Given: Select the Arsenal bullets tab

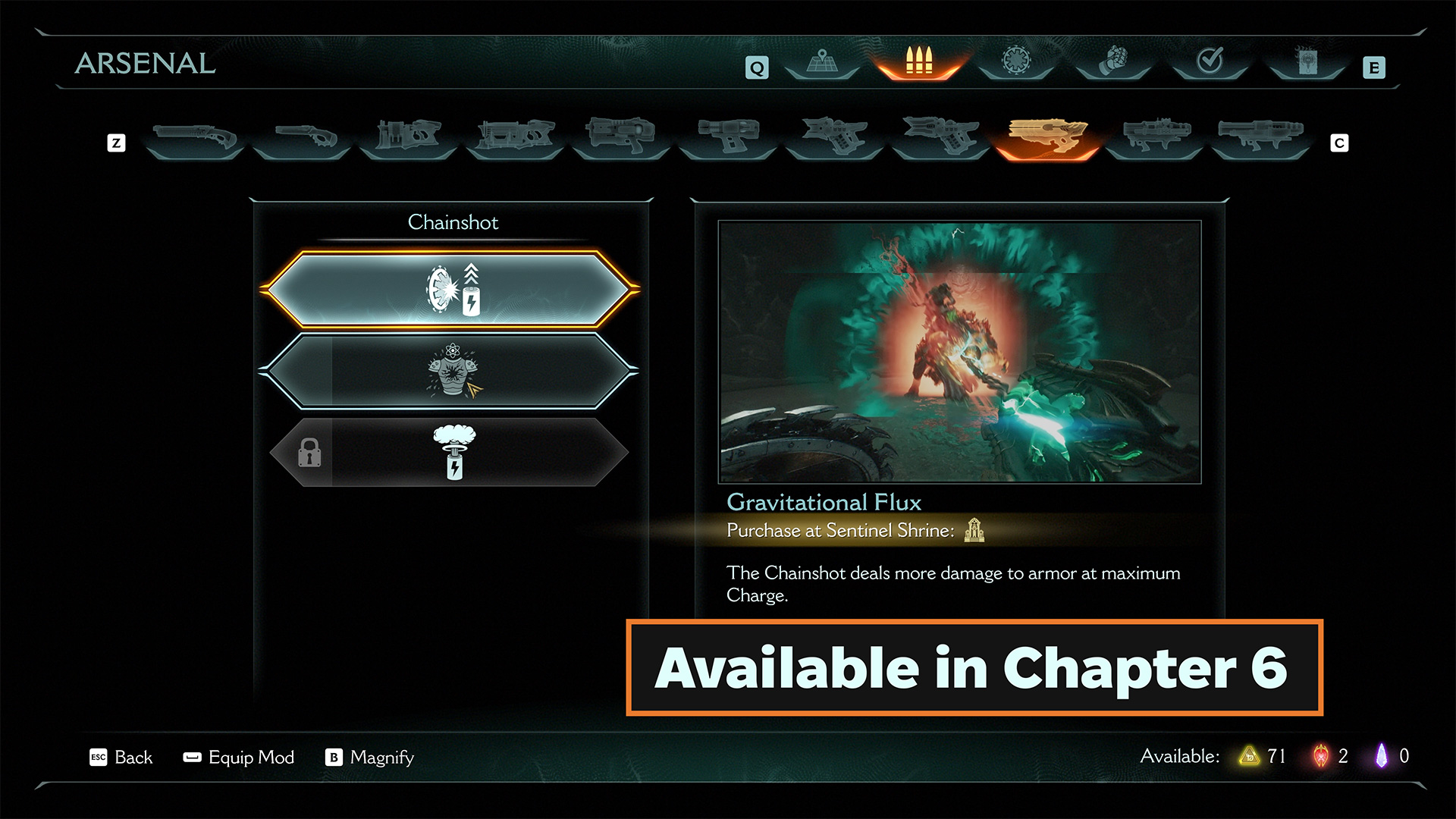Looking at the screenshot, I should coord(918,62).
